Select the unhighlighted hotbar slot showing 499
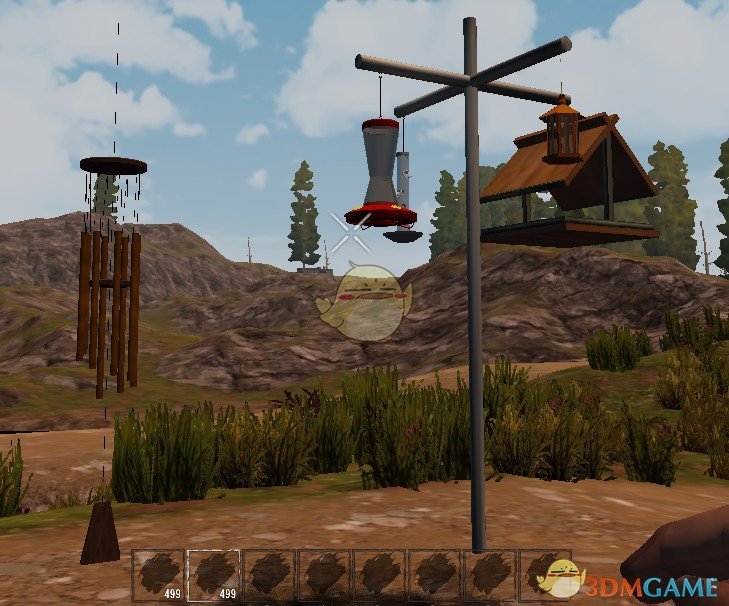The width and height of the screenshot is (729, 606). 159,575
